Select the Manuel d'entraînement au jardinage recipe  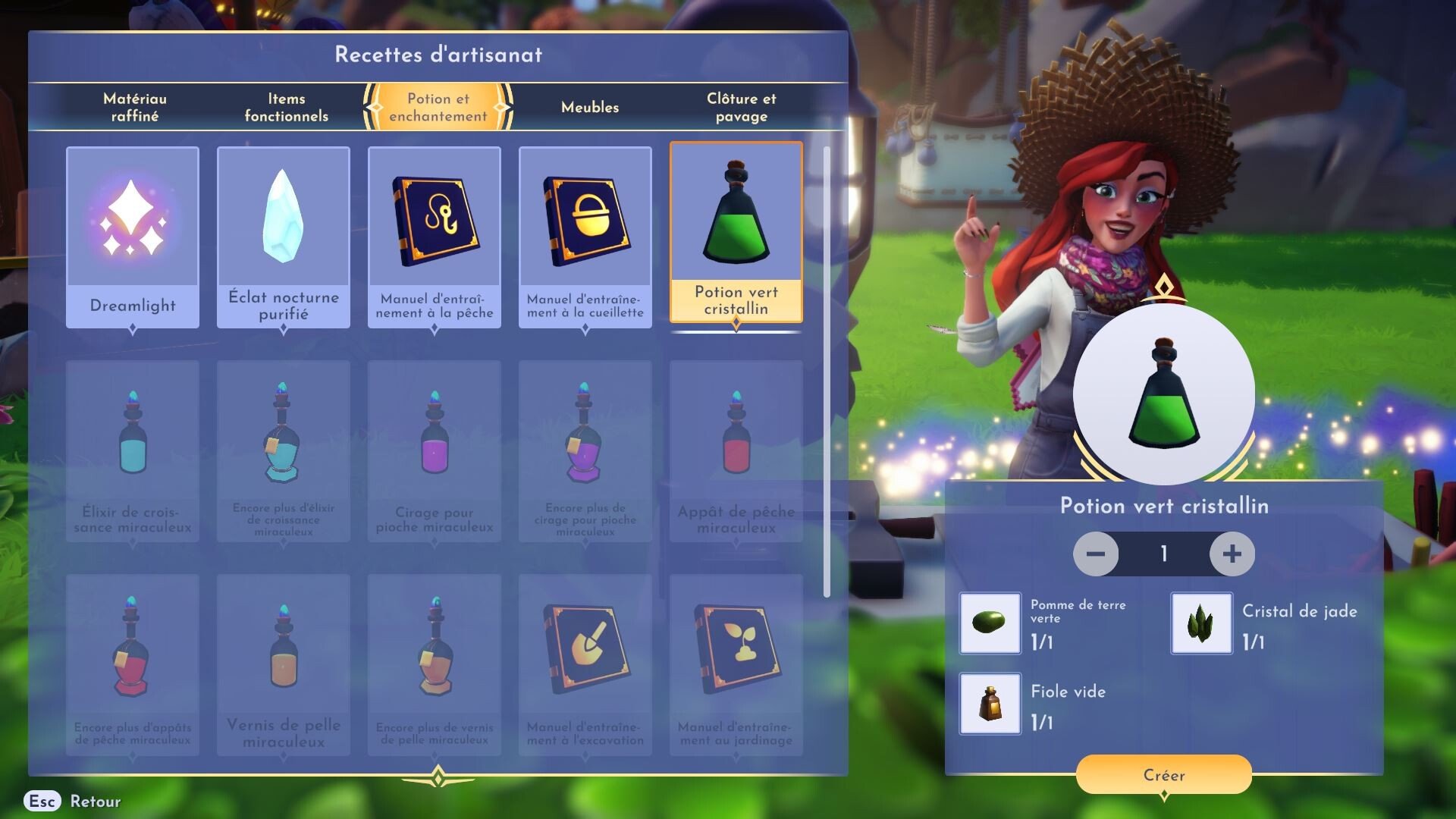tap(736, 665)
